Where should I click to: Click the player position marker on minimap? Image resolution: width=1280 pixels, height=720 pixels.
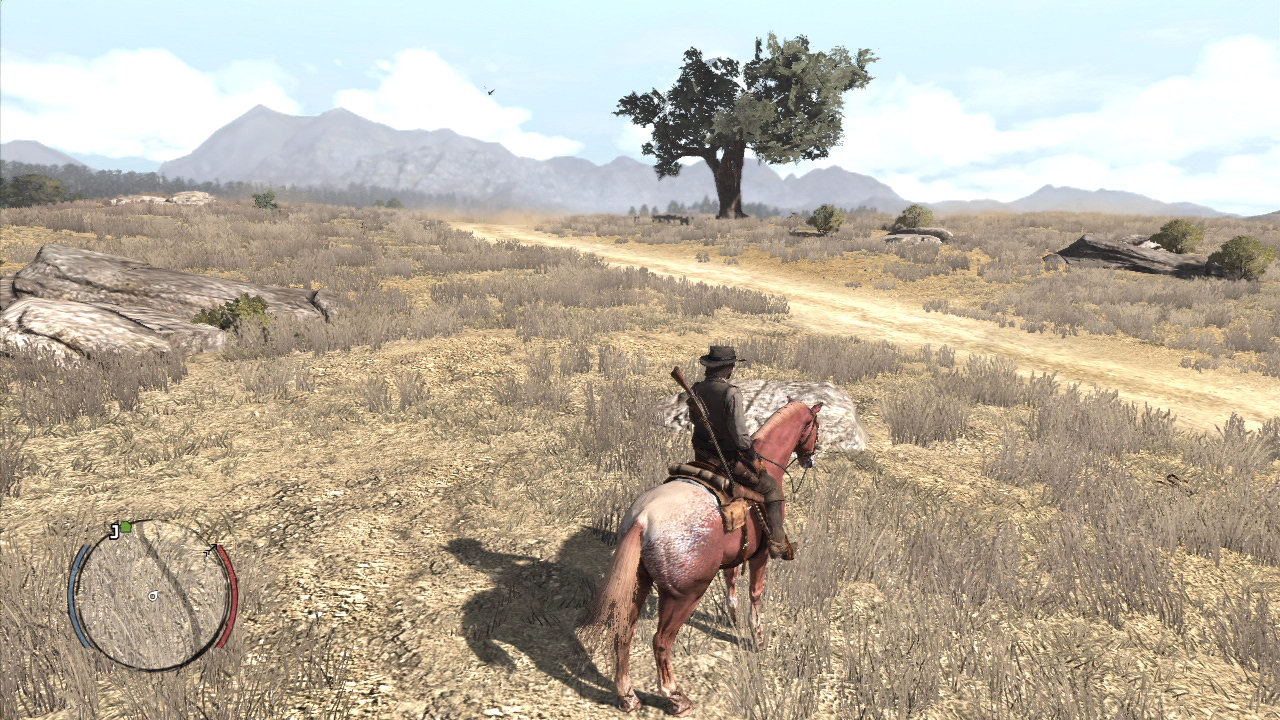[x=153, y=596]
